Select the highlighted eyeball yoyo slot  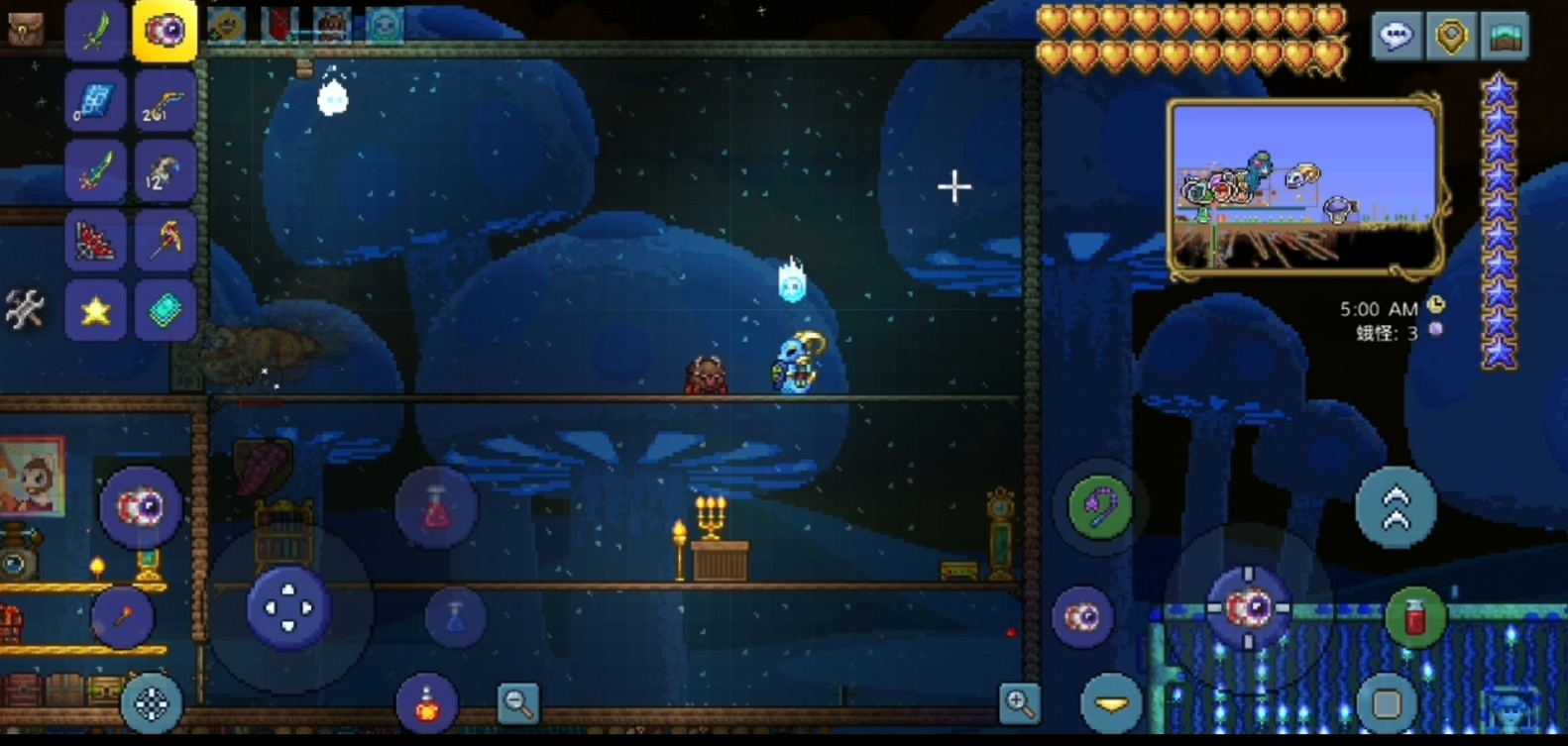click(x=165, y=31)
